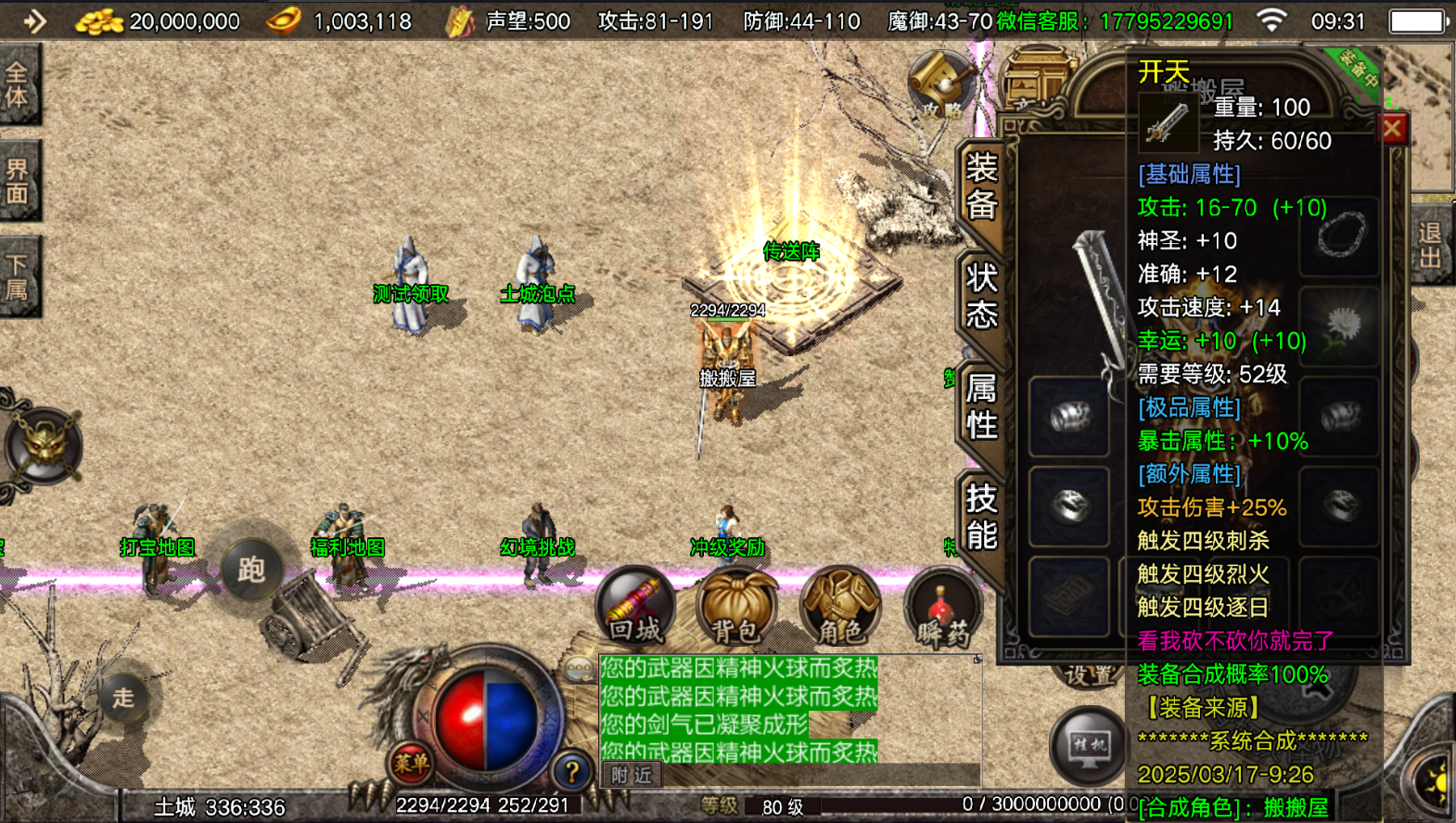Close the character equipment panel
Screen dimensions: 1456x823
[x=1392, y=129]
